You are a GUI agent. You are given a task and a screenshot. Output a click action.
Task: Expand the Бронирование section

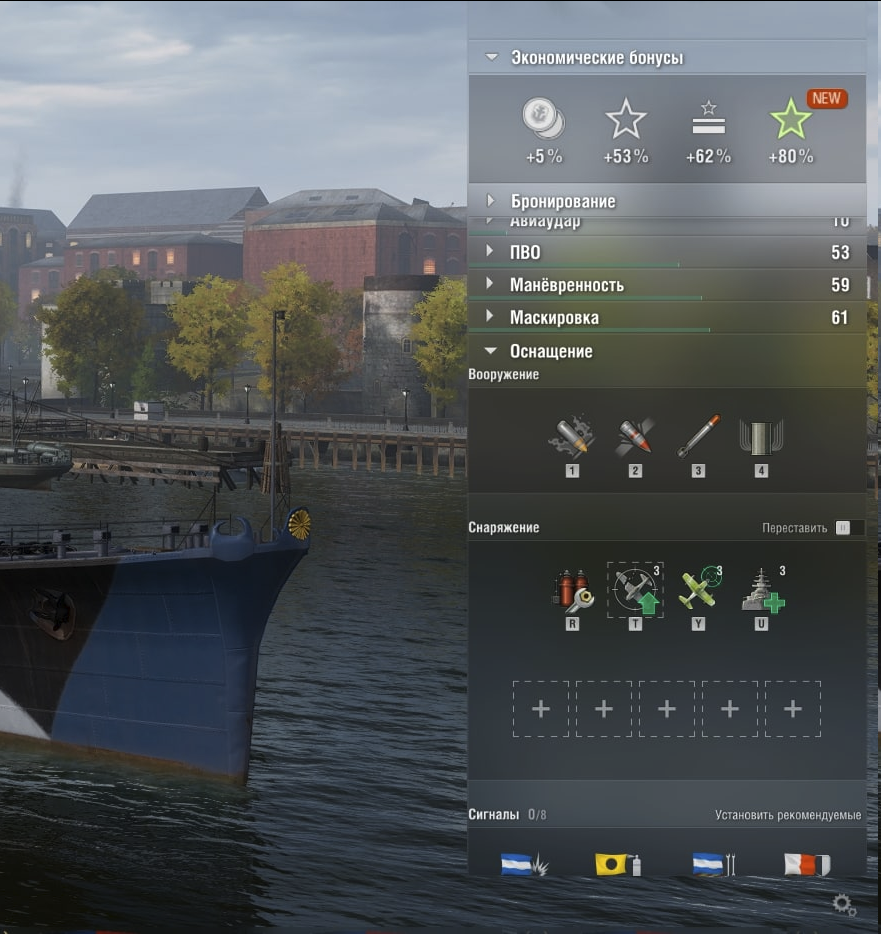pyautogui.click(x=562, y=201)
